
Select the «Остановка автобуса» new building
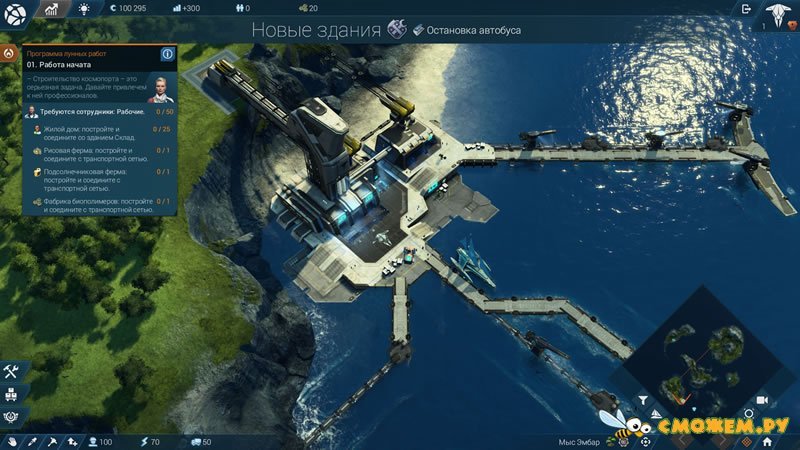[468, 30]
